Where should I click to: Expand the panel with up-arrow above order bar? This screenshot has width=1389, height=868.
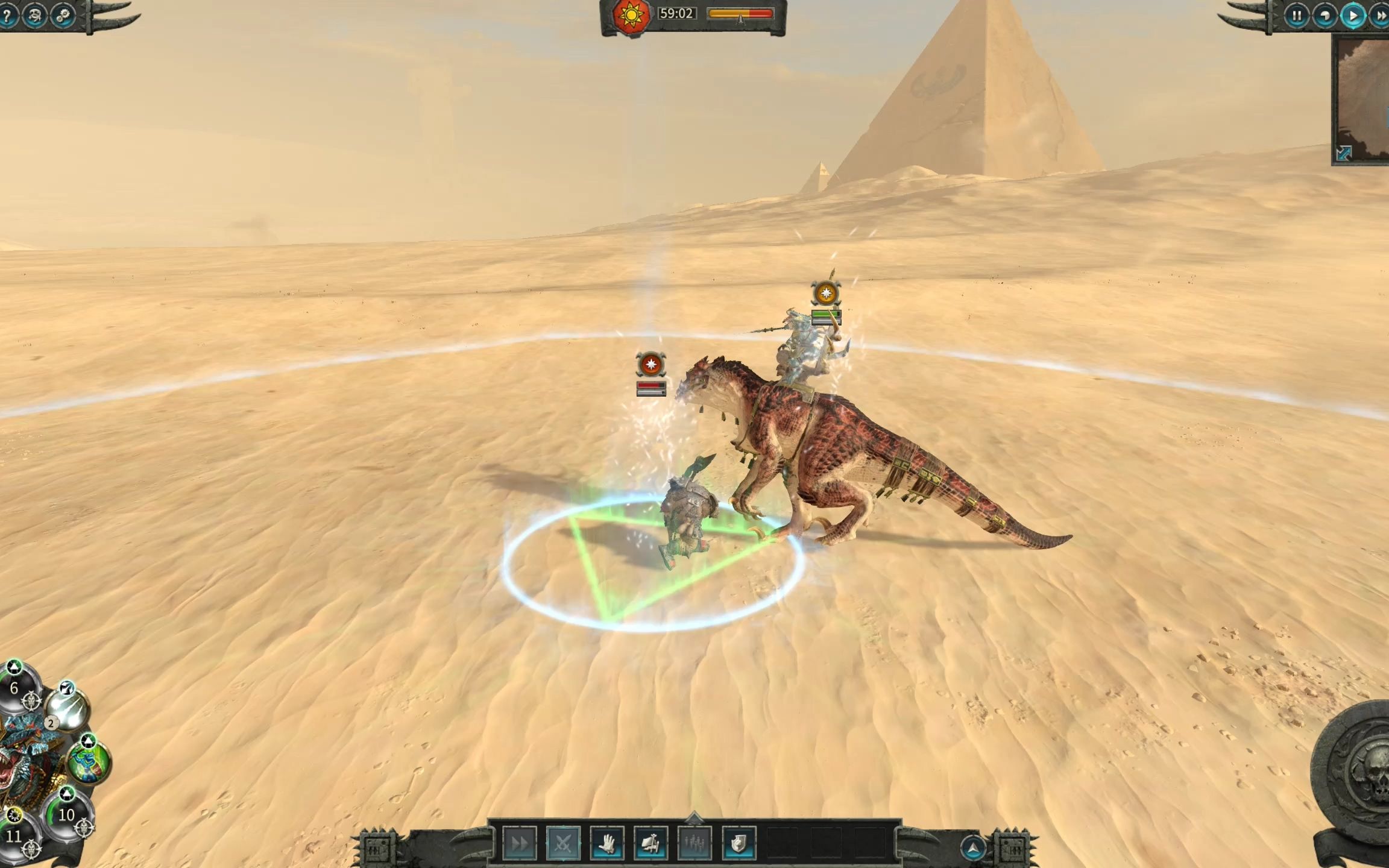click(x=694, y=818)
